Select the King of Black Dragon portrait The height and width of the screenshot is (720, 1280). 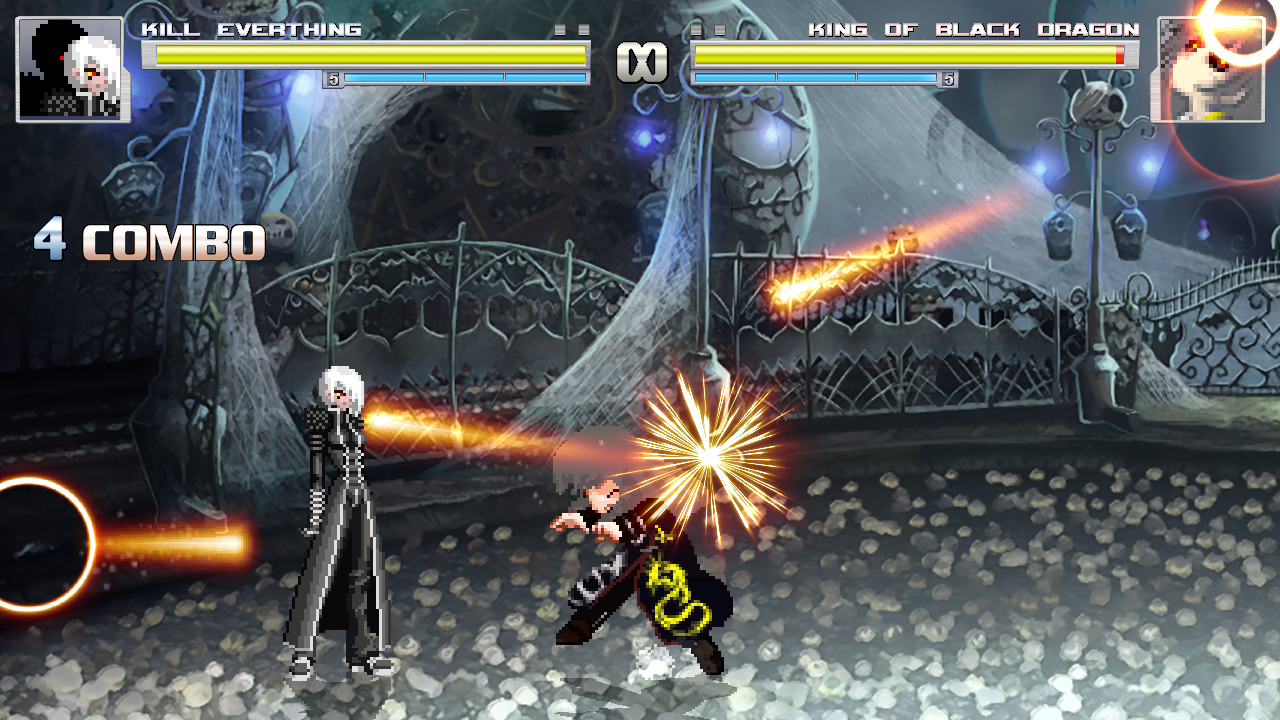[1207, 69]
